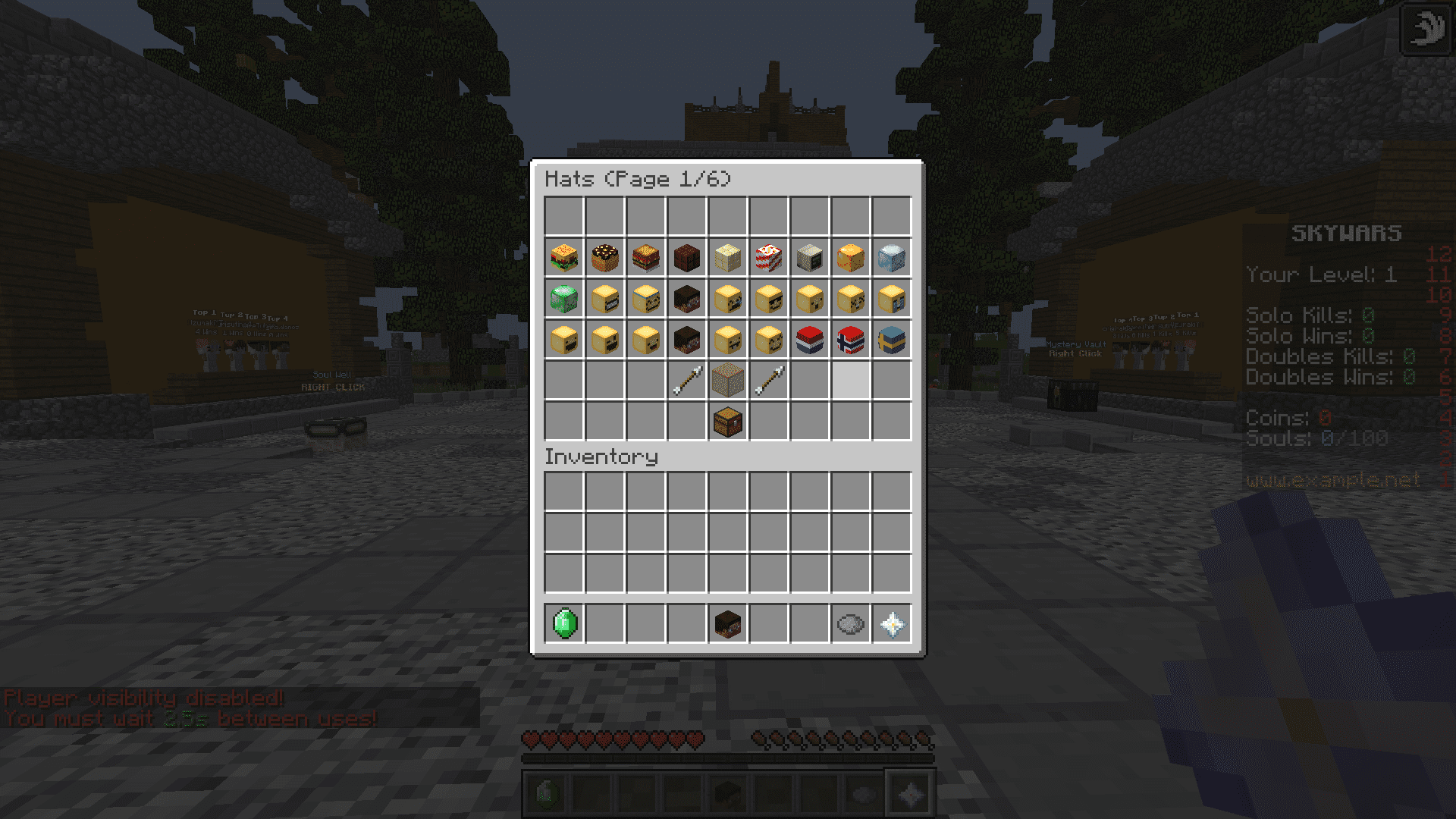Pick the green glass globe hat
Viewport: 1456px width, 819px height.
click(564, 299)
